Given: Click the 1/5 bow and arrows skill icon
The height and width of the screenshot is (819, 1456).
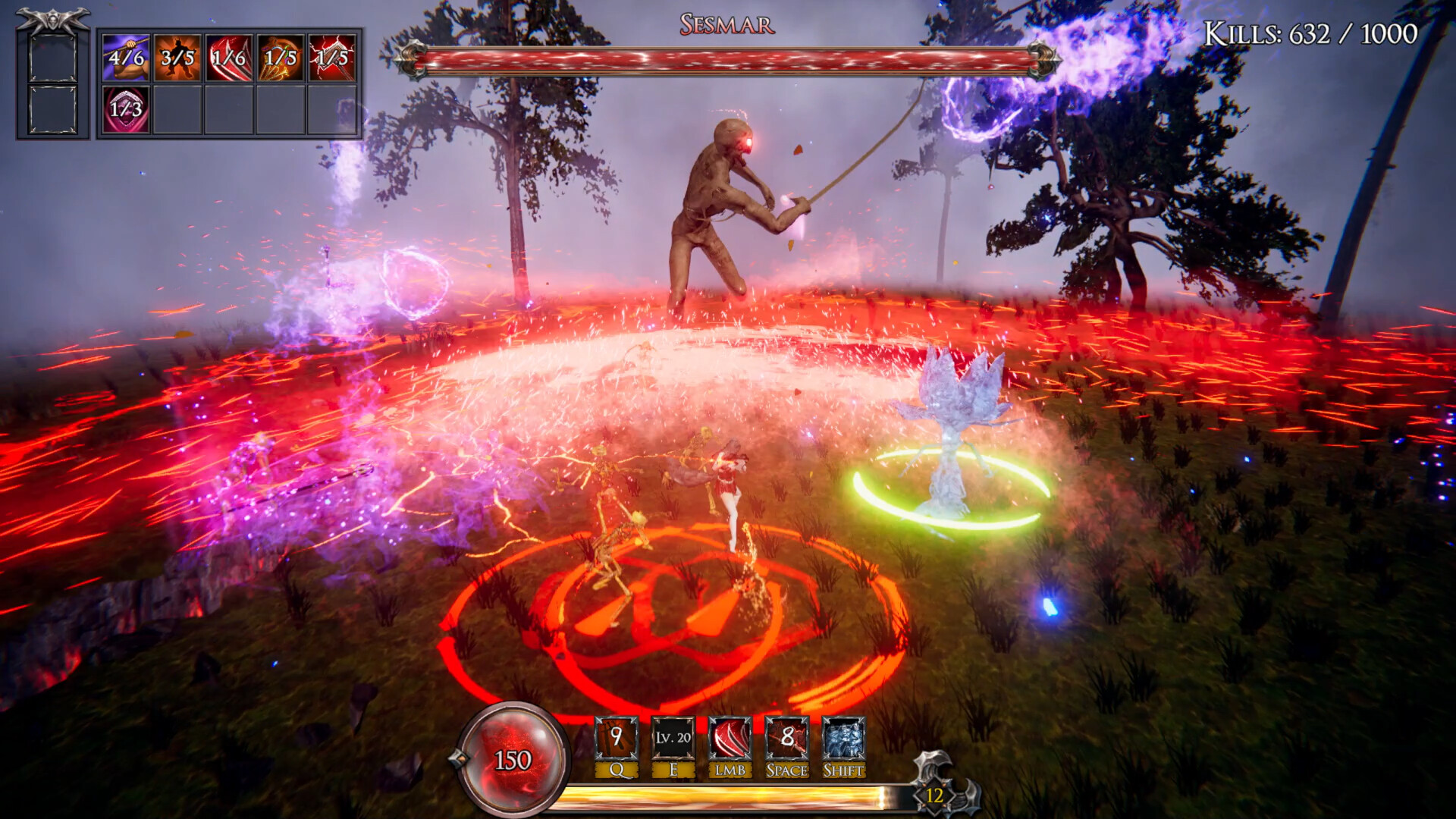Looking at the screenshot, I should [279, 57].
